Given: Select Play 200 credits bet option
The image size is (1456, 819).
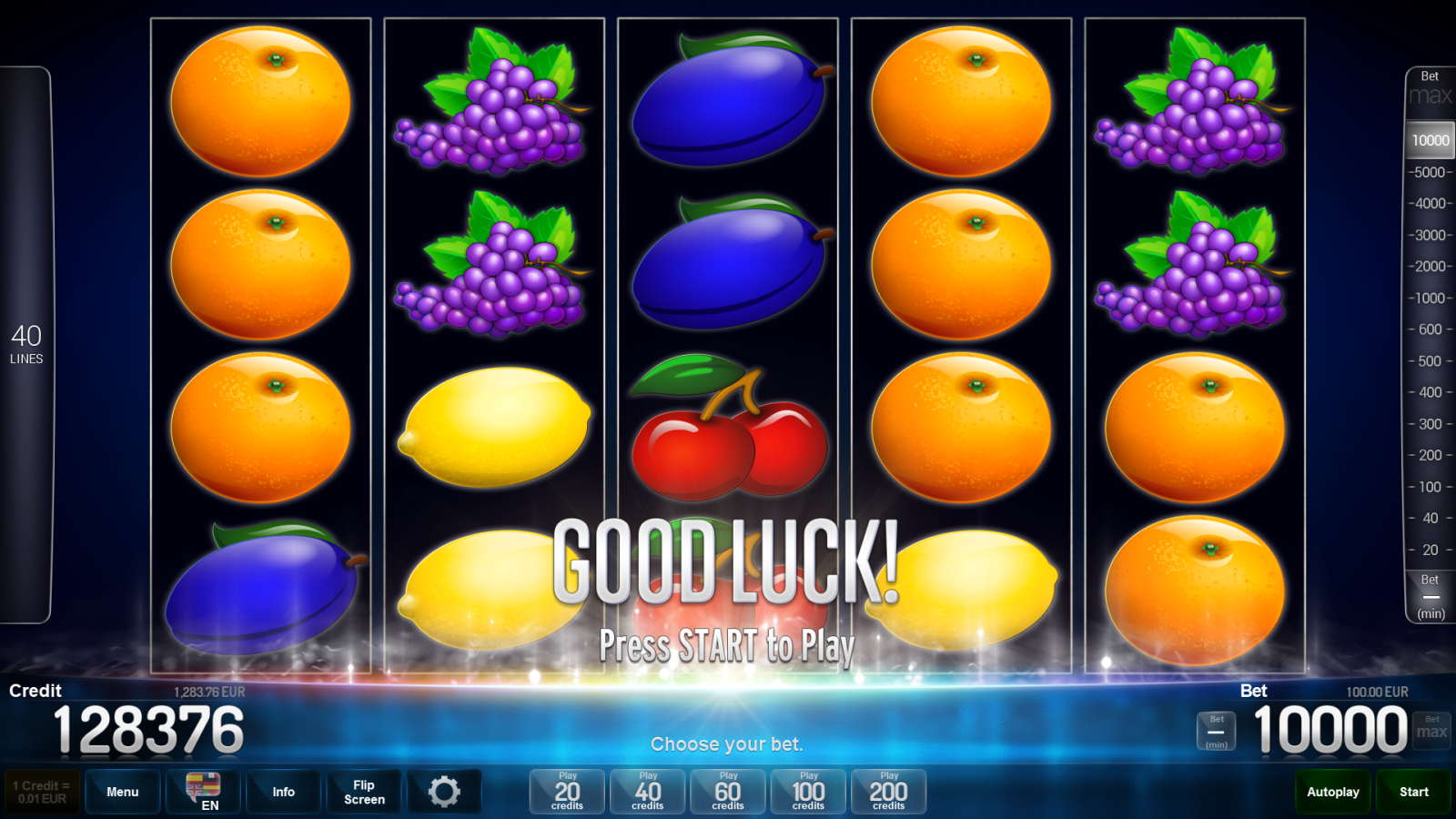Looking at the screenshot, I should (x=888, y=792).
